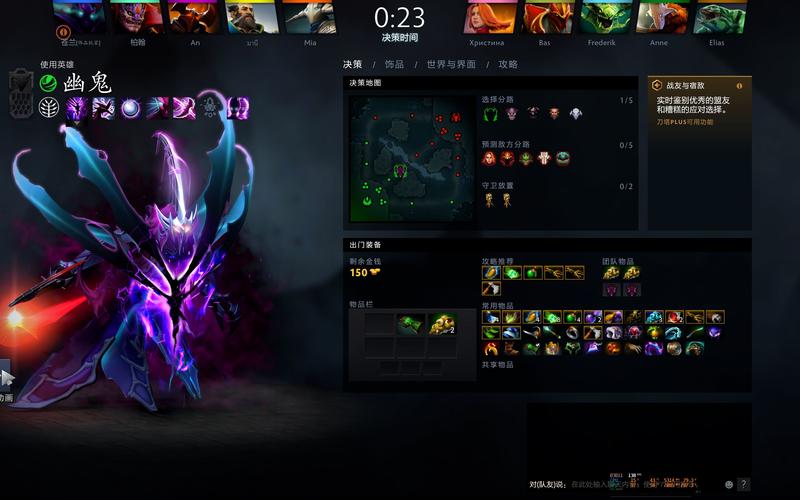Select the healing salve in 物品栏
The image size is (800, 500).
coord(408,324)
